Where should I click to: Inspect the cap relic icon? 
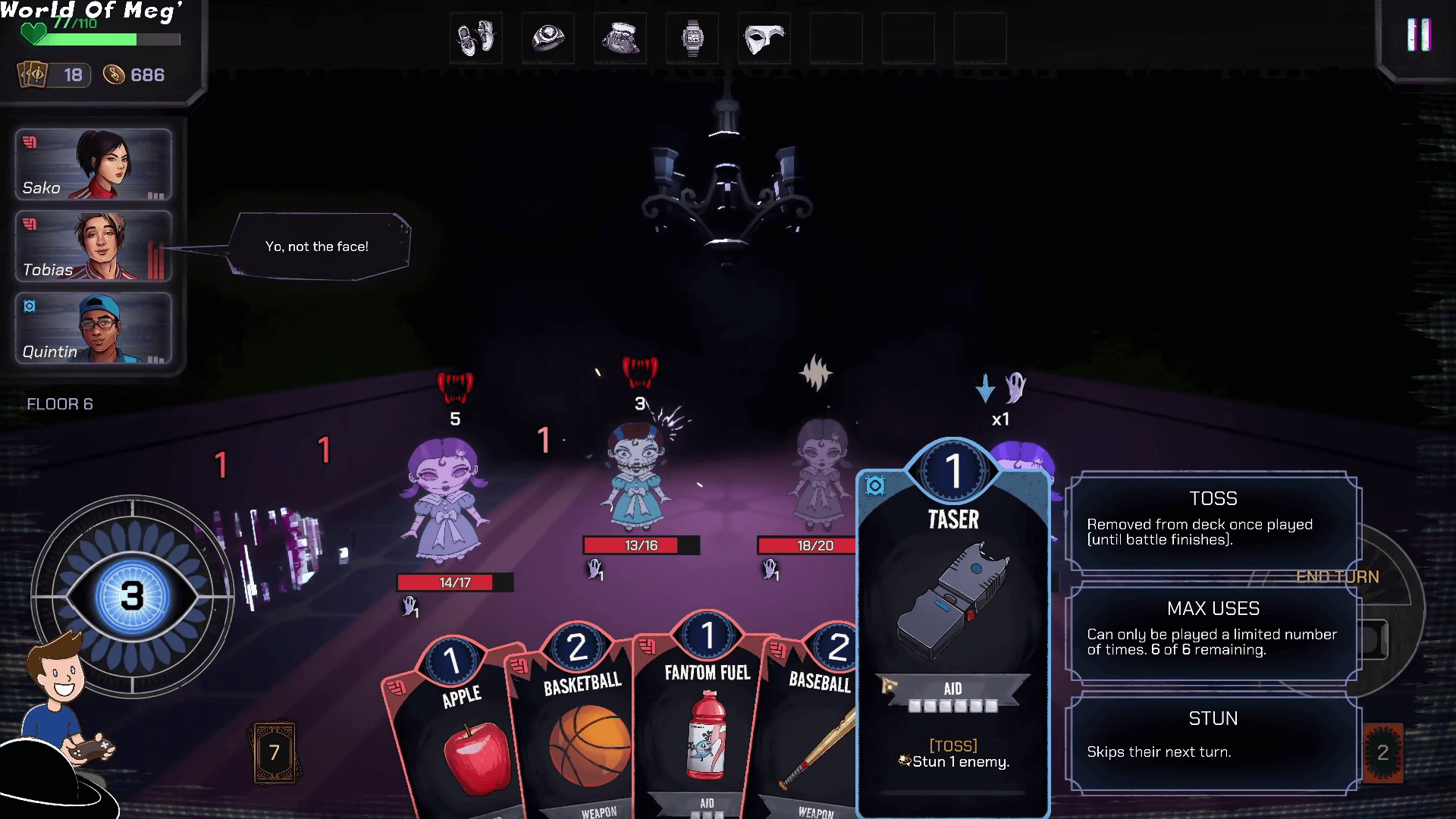click(620, 37)
